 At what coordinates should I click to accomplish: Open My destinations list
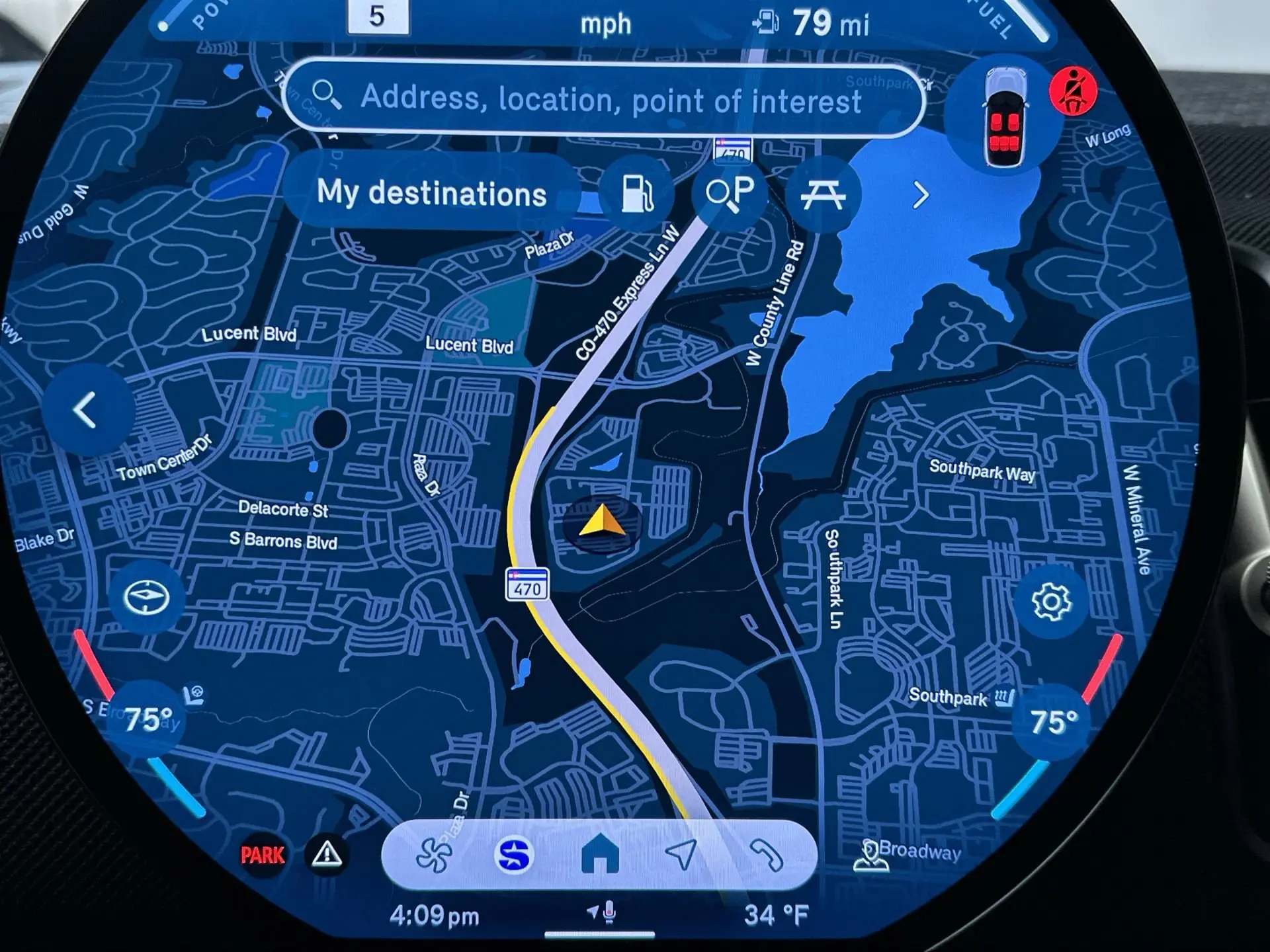click(x=432, y=193)
